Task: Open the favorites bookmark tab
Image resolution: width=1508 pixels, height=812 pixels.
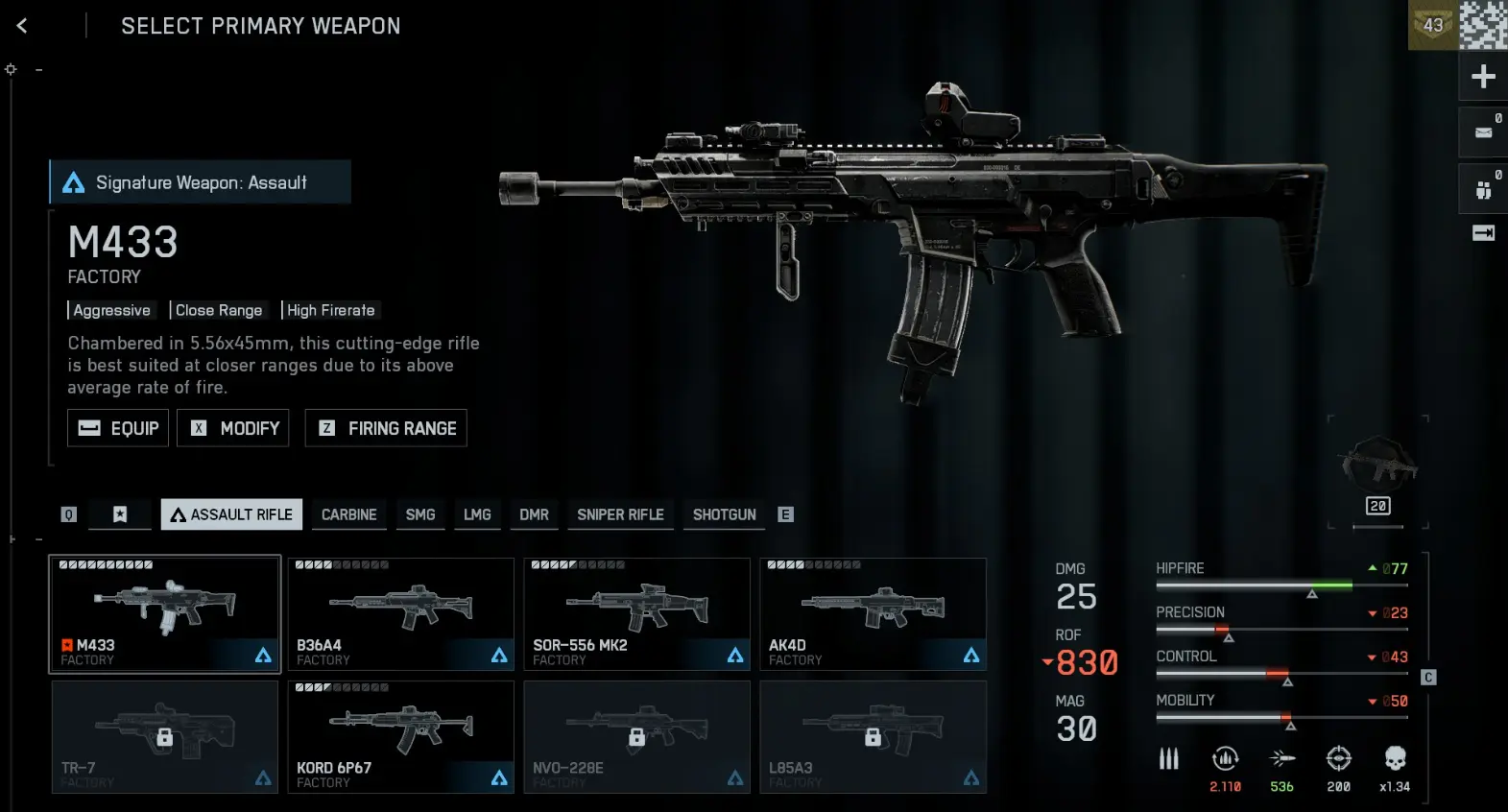Action: pos(120,514)
